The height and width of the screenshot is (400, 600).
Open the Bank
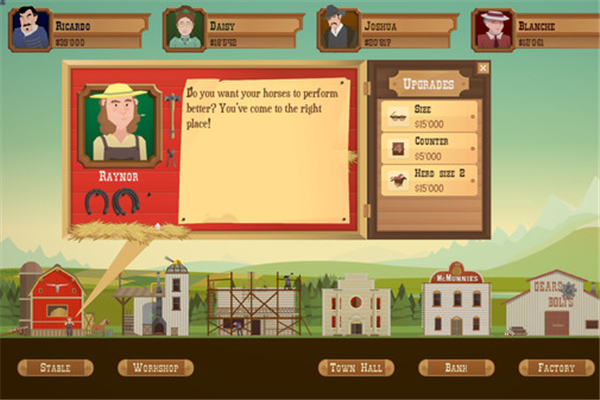[456, 368]
